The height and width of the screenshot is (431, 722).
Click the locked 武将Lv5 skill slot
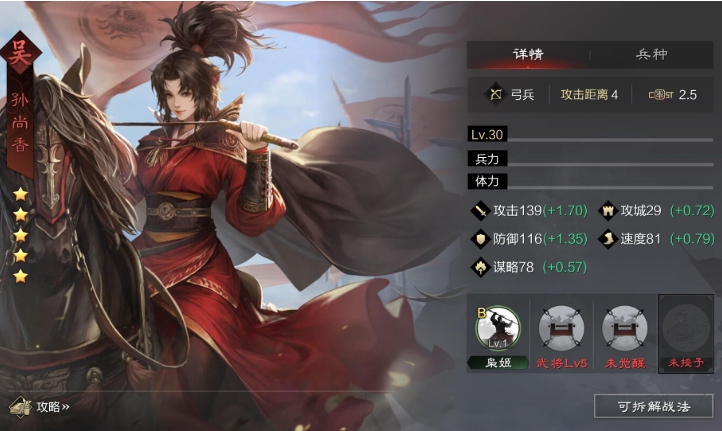pyautogui.click(x=560, y=328)
